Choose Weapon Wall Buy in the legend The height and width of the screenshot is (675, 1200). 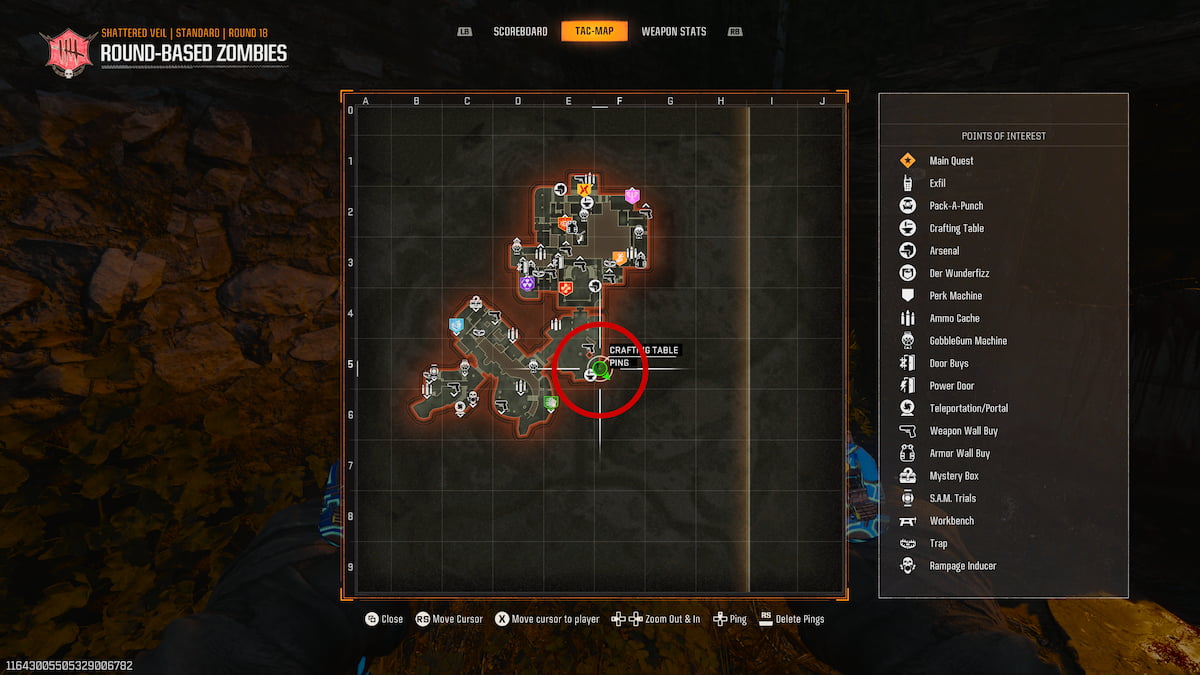(x=963, y=431)
